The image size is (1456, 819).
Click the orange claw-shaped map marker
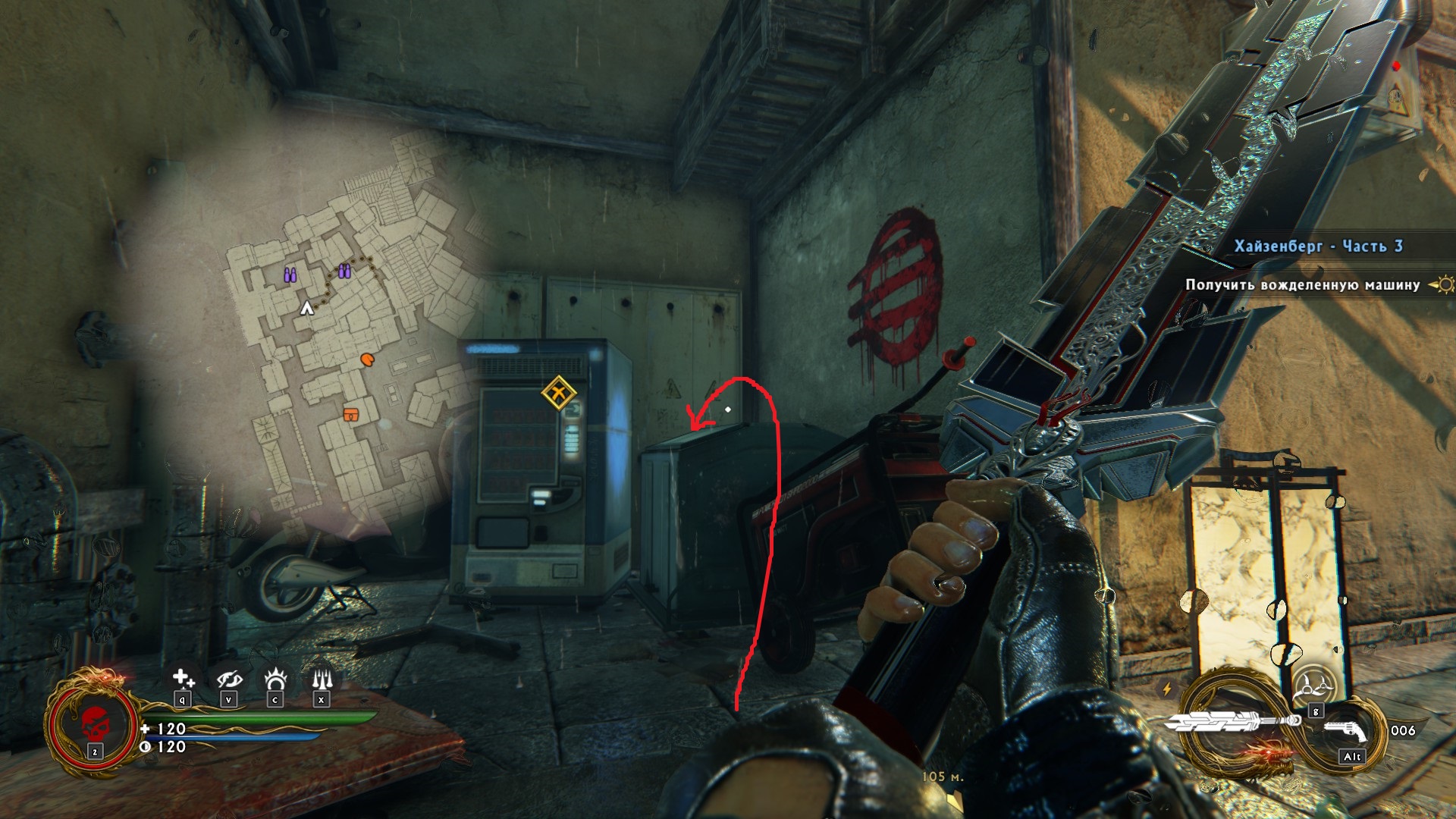(x=368, y=359)
